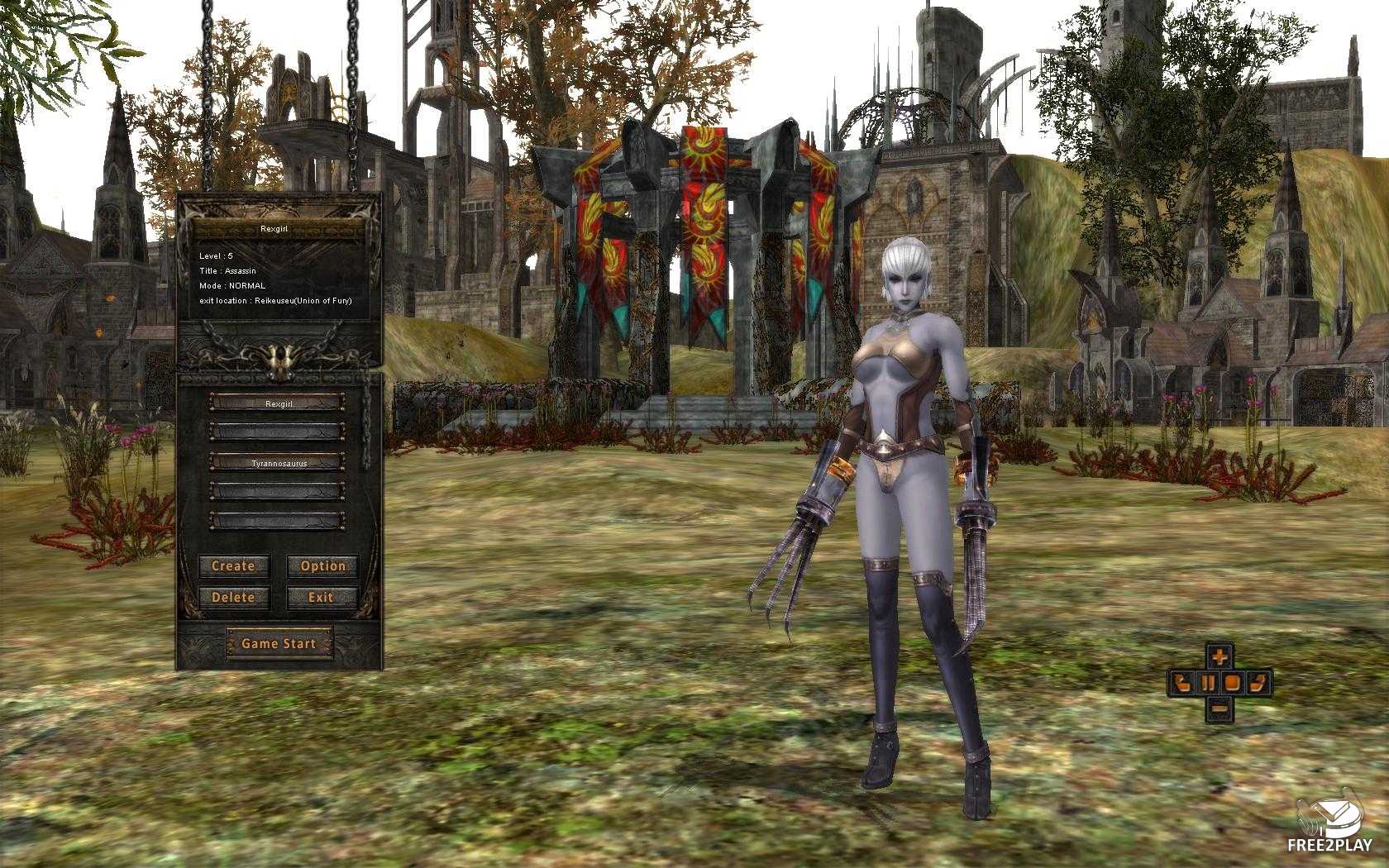Zoom in with the plus button
Screen dimensions: 1389x868
tap(1220, 658)
